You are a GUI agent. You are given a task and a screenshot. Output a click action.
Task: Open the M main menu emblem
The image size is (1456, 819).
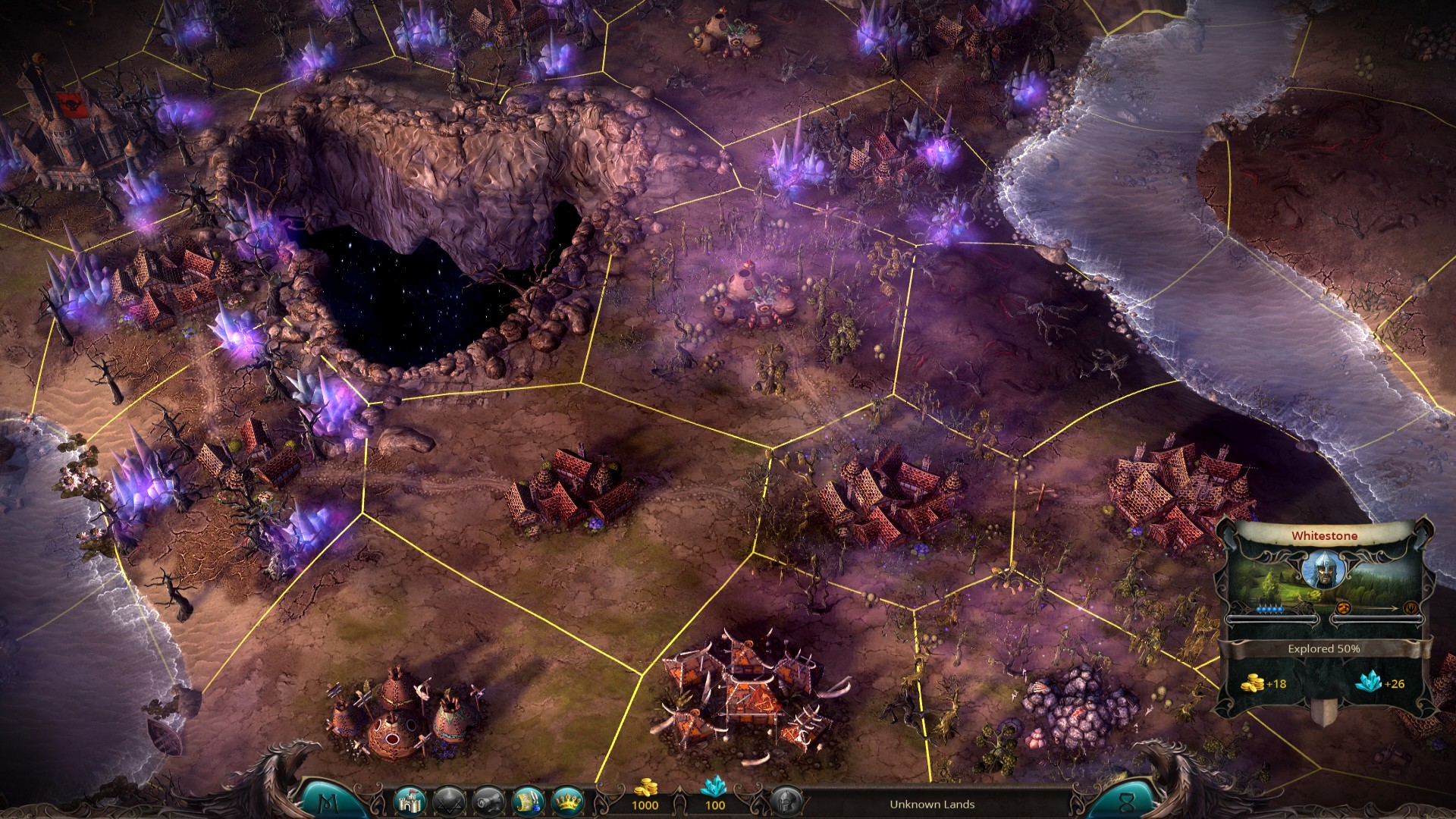[328, 802]
